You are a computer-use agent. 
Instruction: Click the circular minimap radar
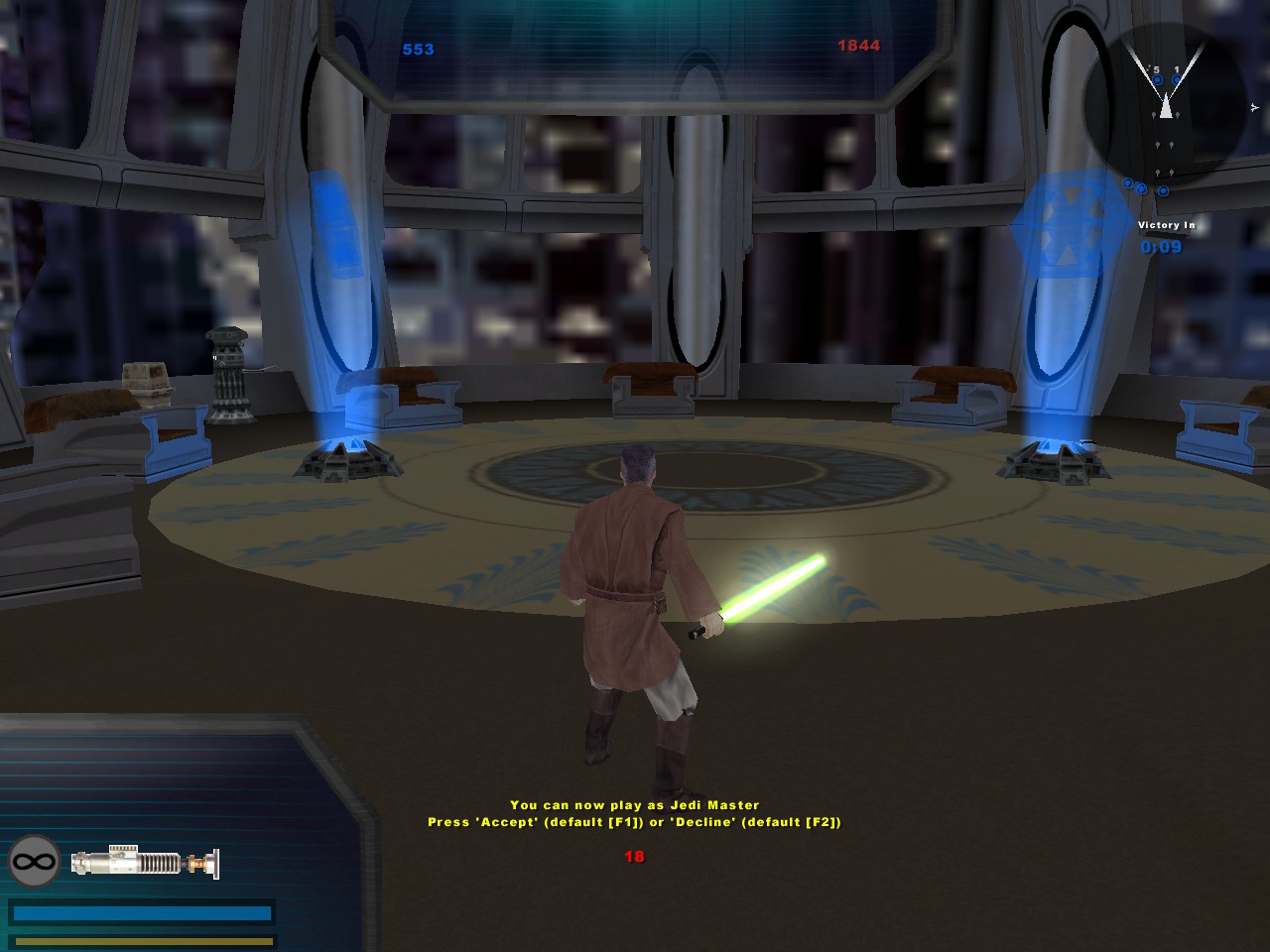(1165, 104)
